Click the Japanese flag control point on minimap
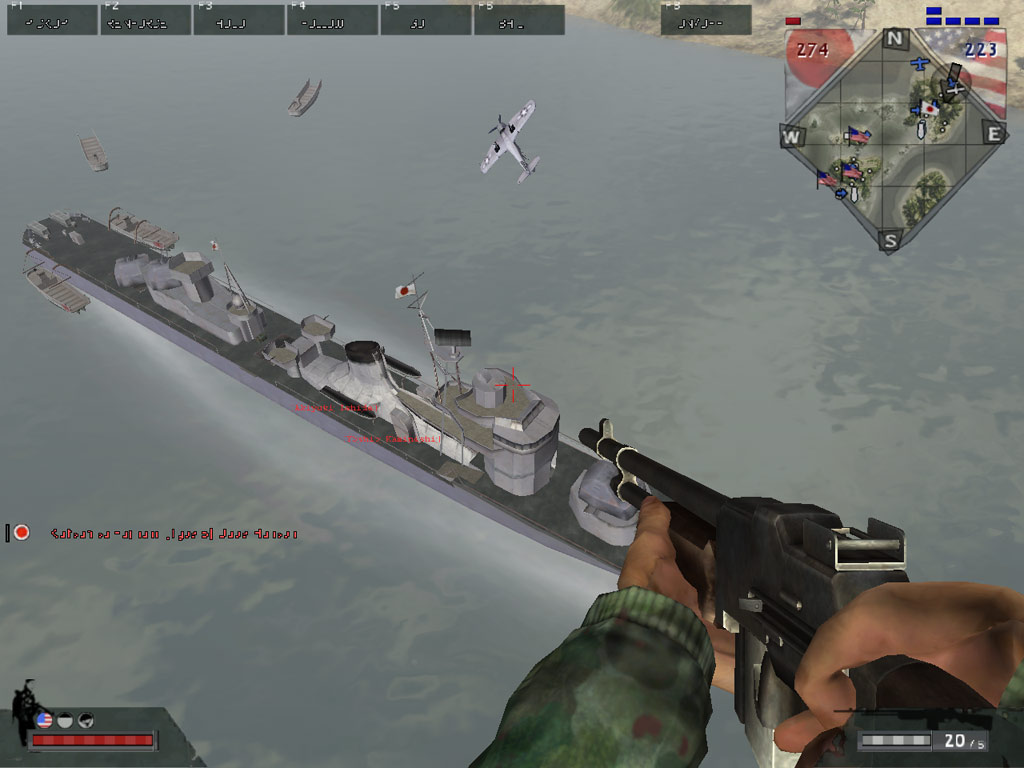Image resolution: width=1024 pixels, height=768 pixels. [930, 108]
